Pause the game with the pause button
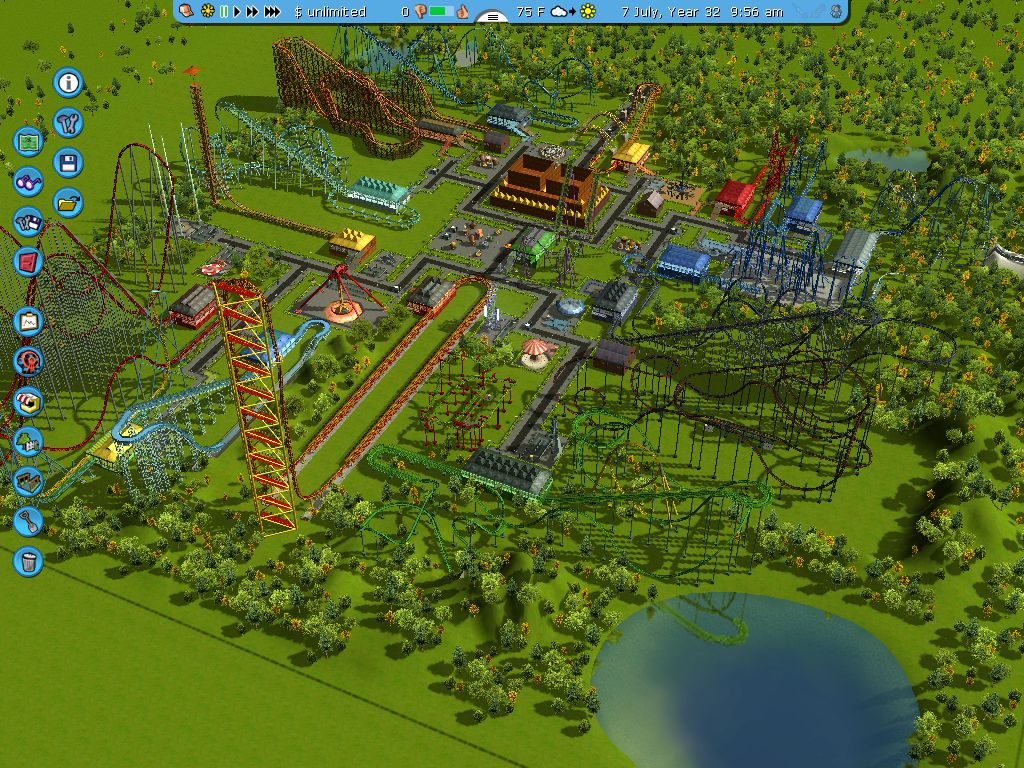1024x768 pixels. (x=224, y=12)
